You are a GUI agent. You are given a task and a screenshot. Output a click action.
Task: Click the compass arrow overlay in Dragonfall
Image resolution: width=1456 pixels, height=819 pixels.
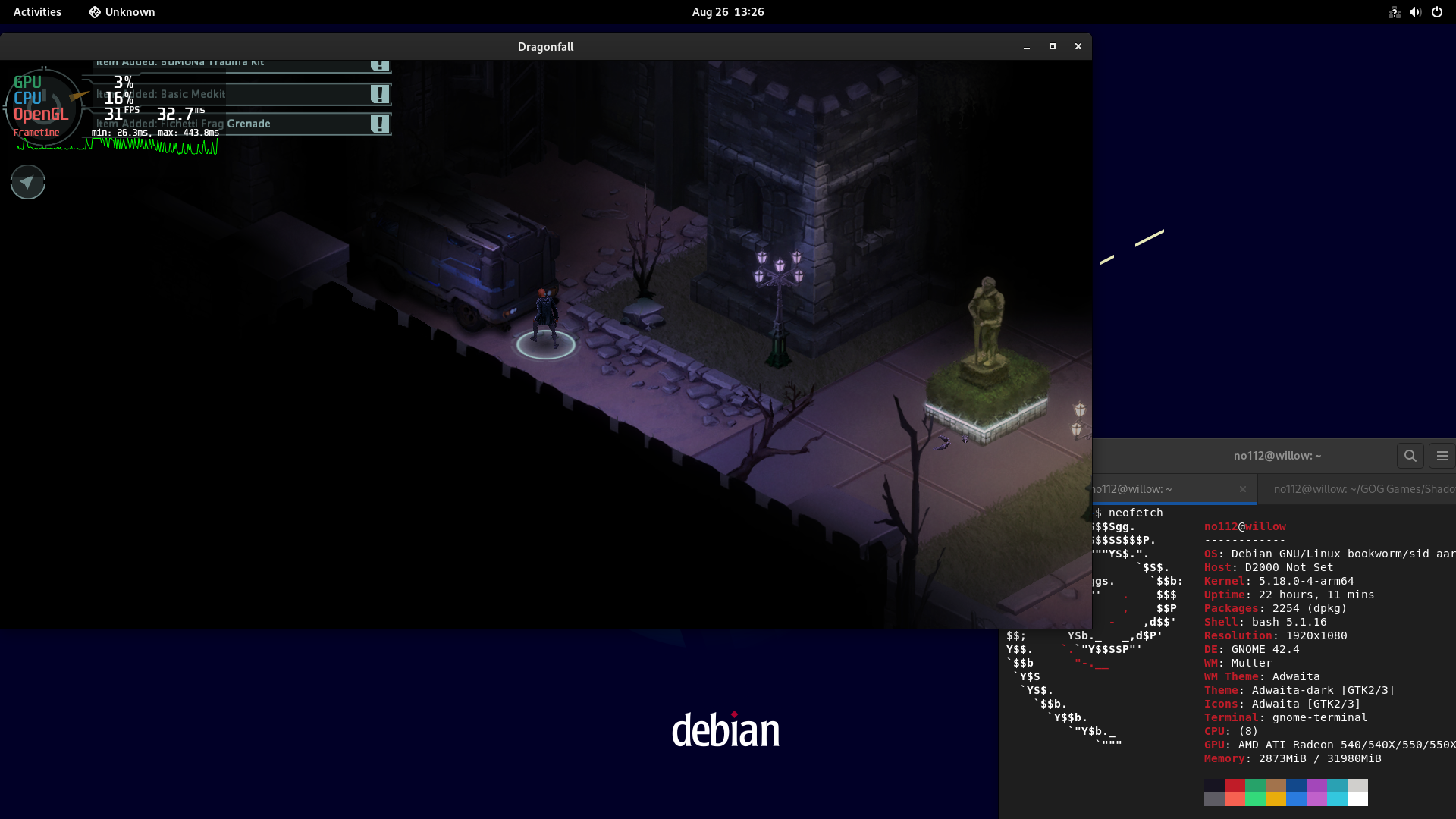27,182
